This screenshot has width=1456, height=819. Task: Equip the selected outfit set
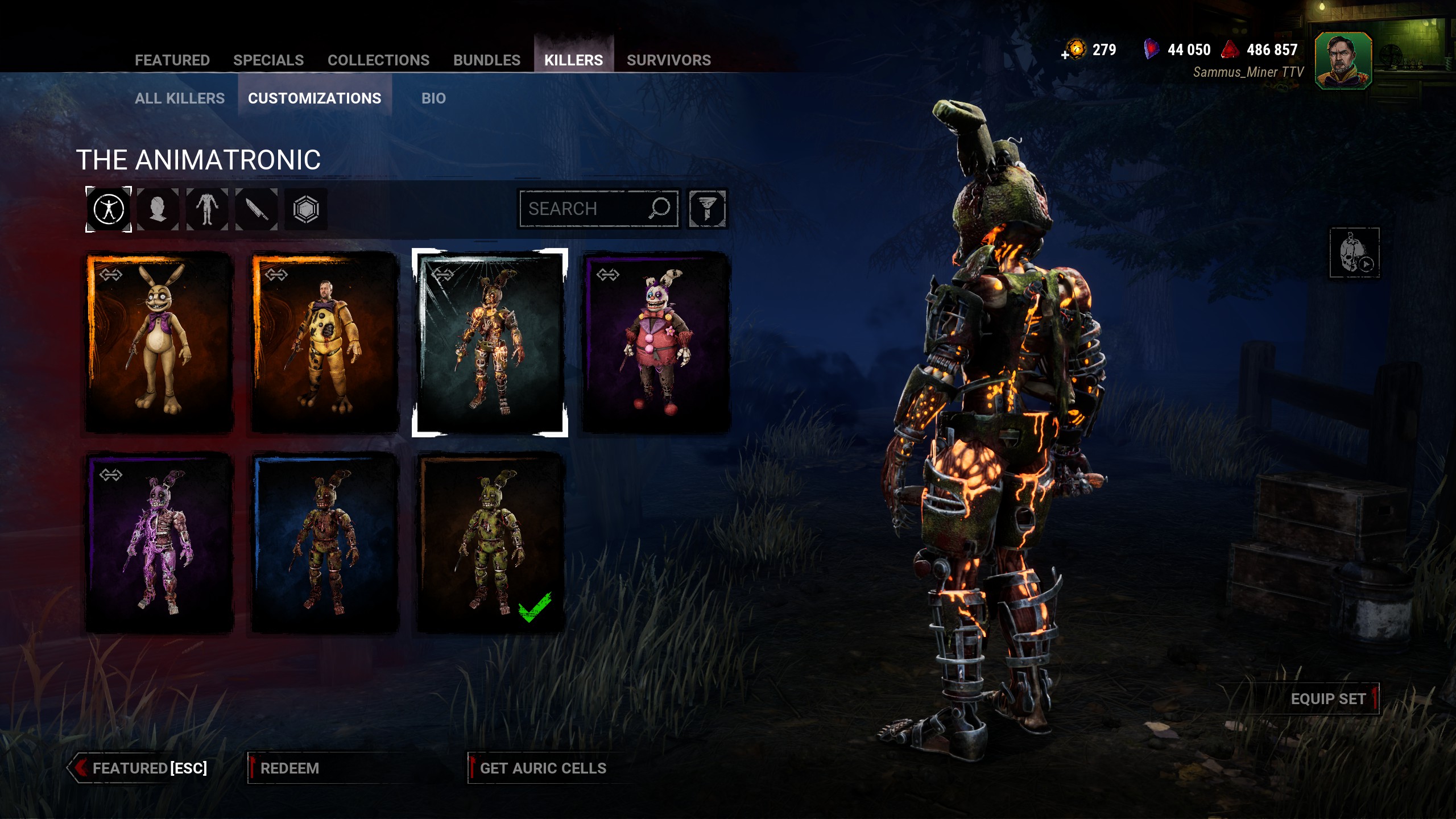point(1327,699)
